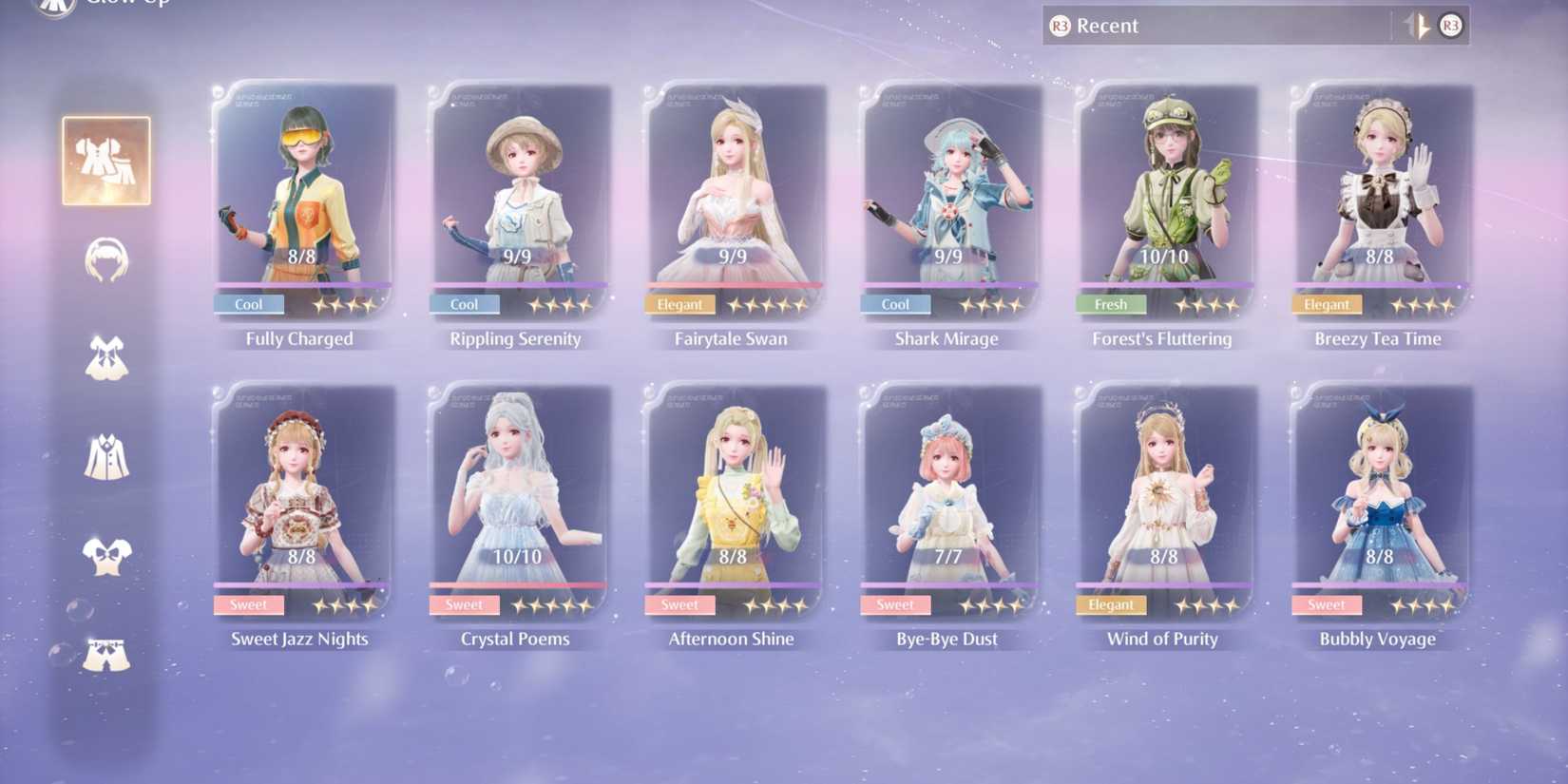Switch to the full outfits category tab

[x=106, y=161]
